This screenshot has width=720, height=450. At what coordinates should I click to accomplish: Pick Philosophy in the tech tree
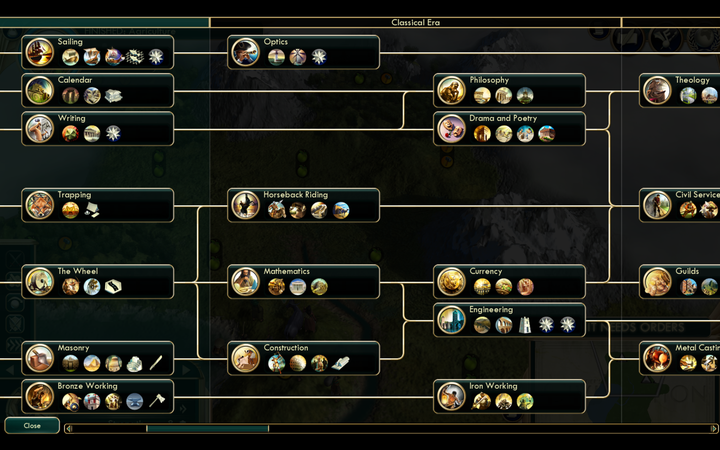tap(510, 90)
